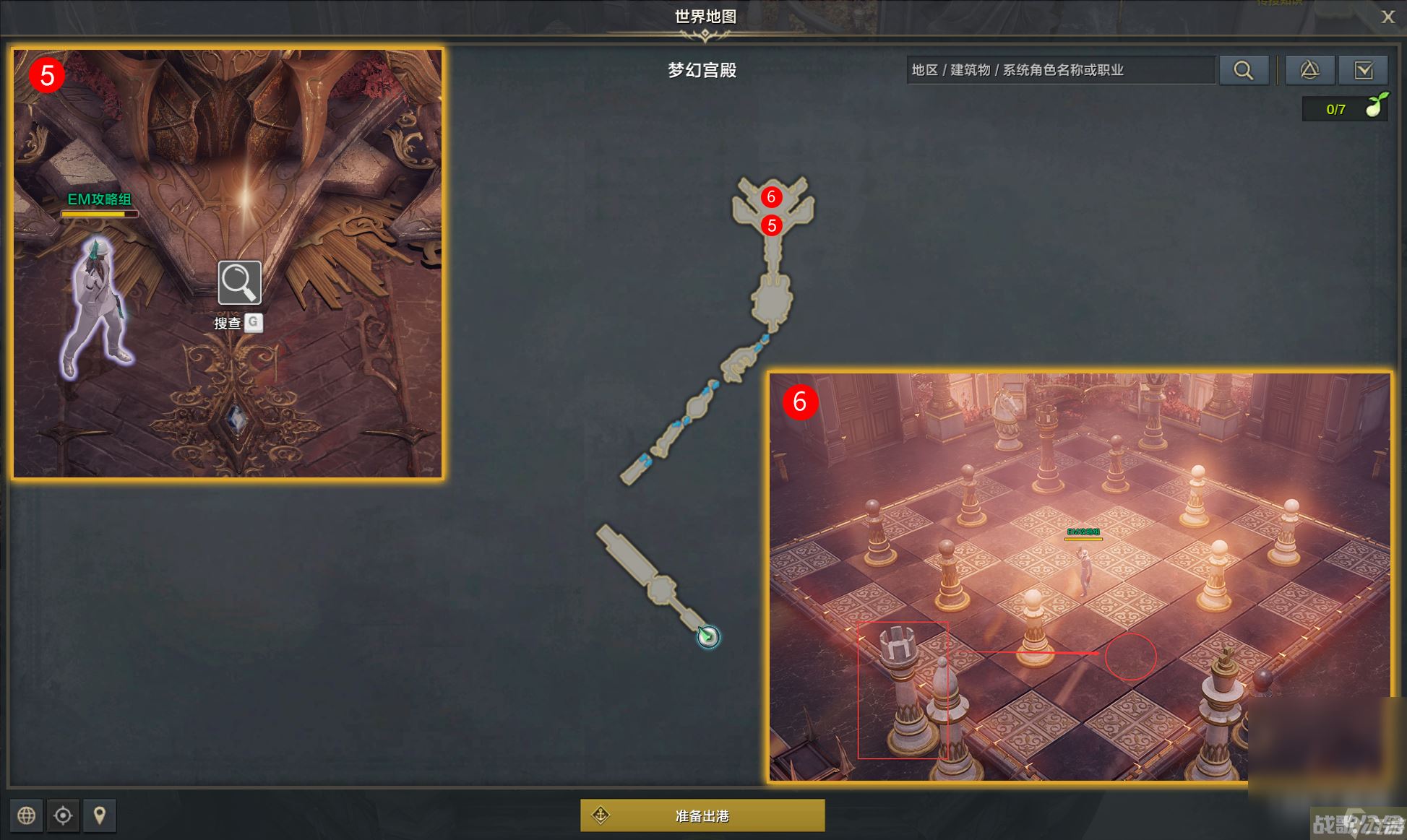Click the current location crosshair icon
This screenshot has height=840, width=1407.
[x=64, y=815]
